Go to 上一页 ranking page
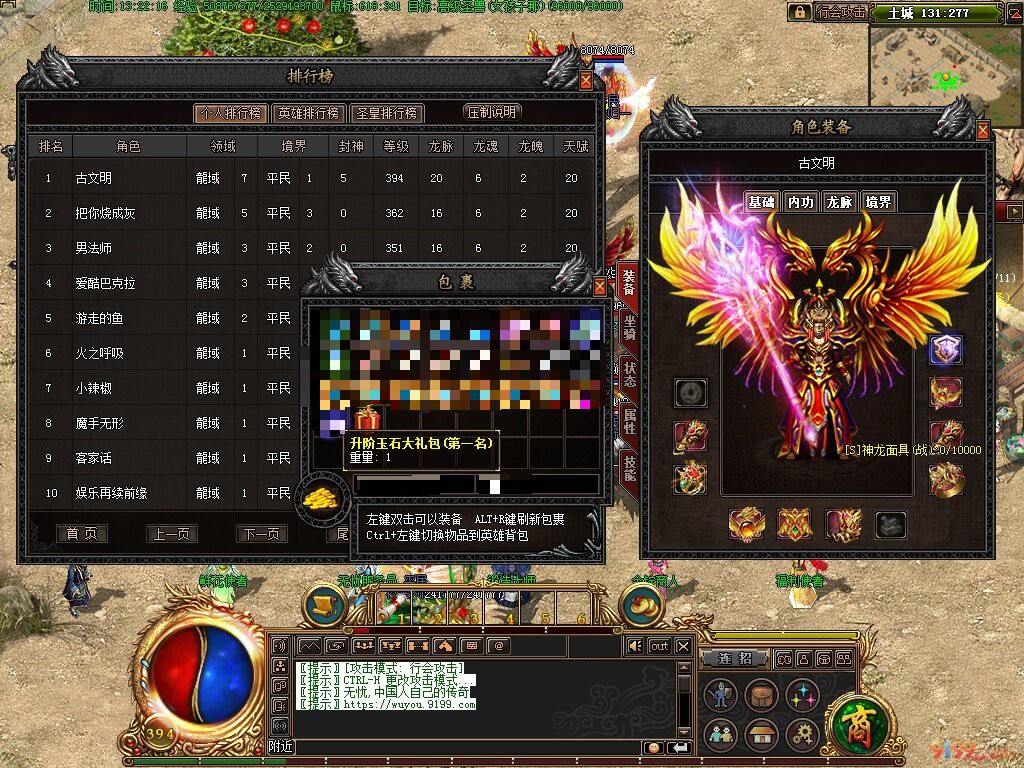1024x768 pixels. point(171,534)
